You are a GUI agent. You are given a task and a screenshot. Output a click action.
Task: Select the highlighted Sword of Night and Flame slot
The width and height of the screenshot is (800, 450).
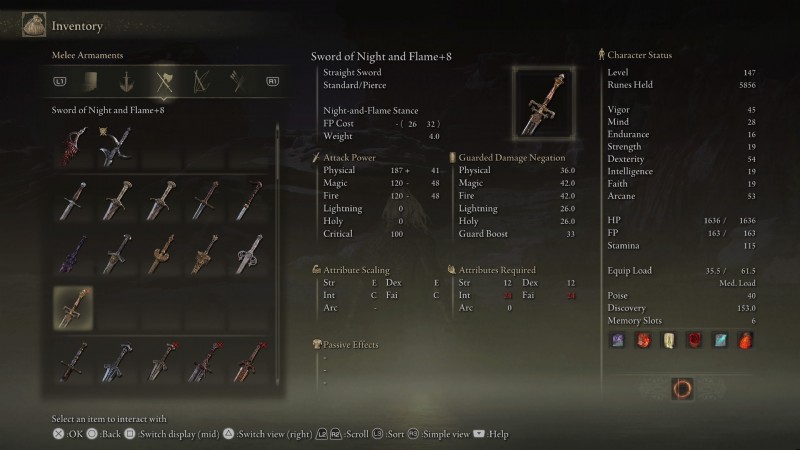click(73, 308)
